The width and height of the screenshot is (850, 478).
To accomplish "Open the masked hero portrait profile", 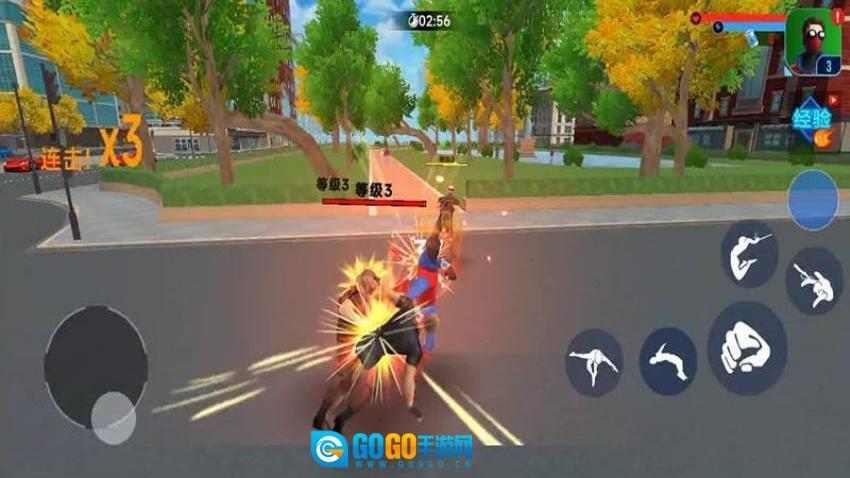I will [x=813, y=42].
